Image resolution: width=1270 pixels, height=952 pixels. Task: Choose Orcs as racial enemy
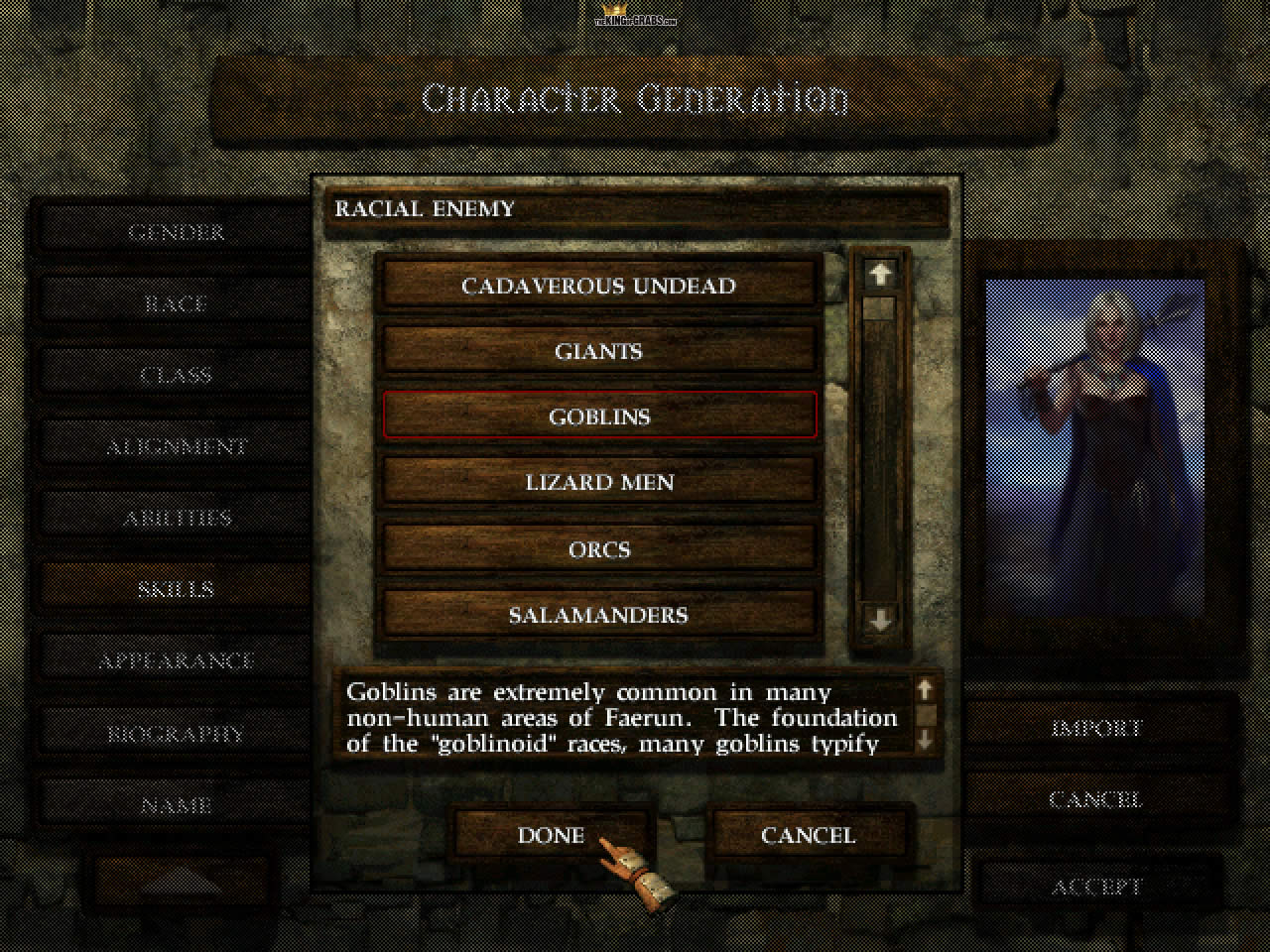(598, 548)
